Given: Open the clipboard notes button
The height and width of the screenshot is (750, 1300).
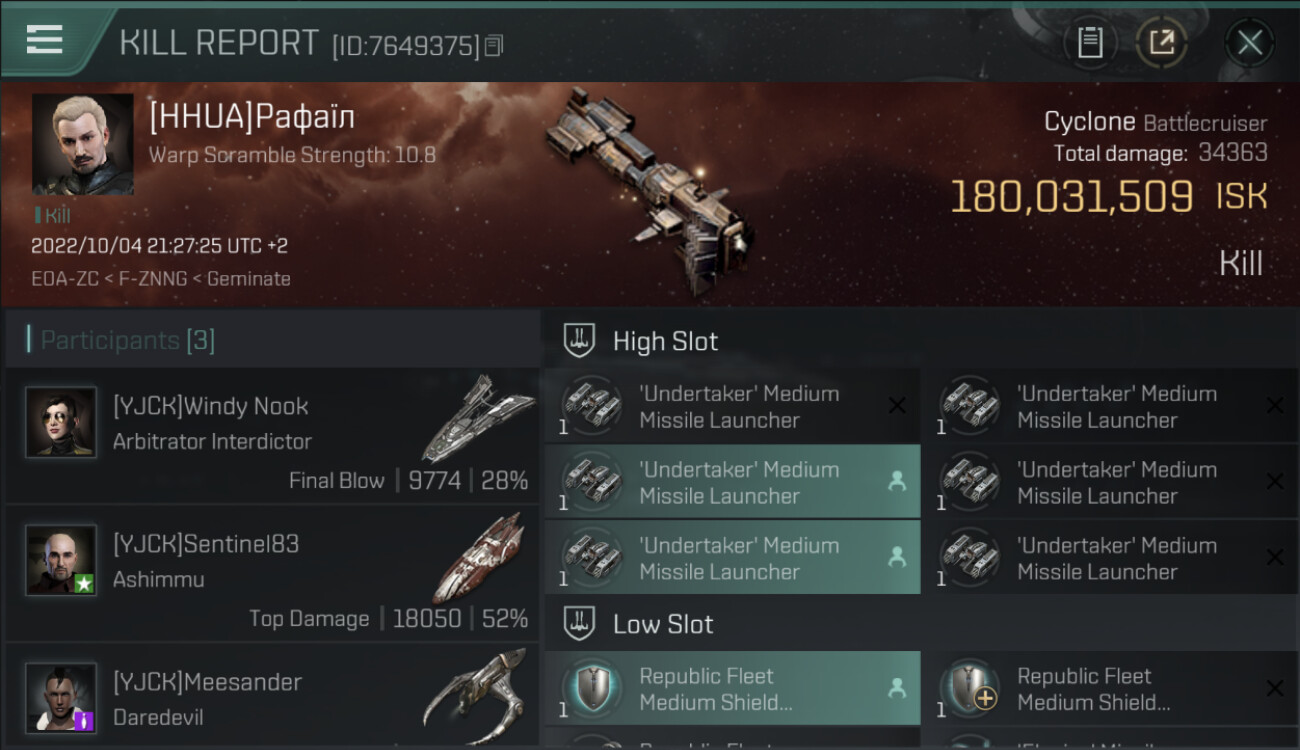Looking at the screenshot, I should click(x=1090, y=42).
